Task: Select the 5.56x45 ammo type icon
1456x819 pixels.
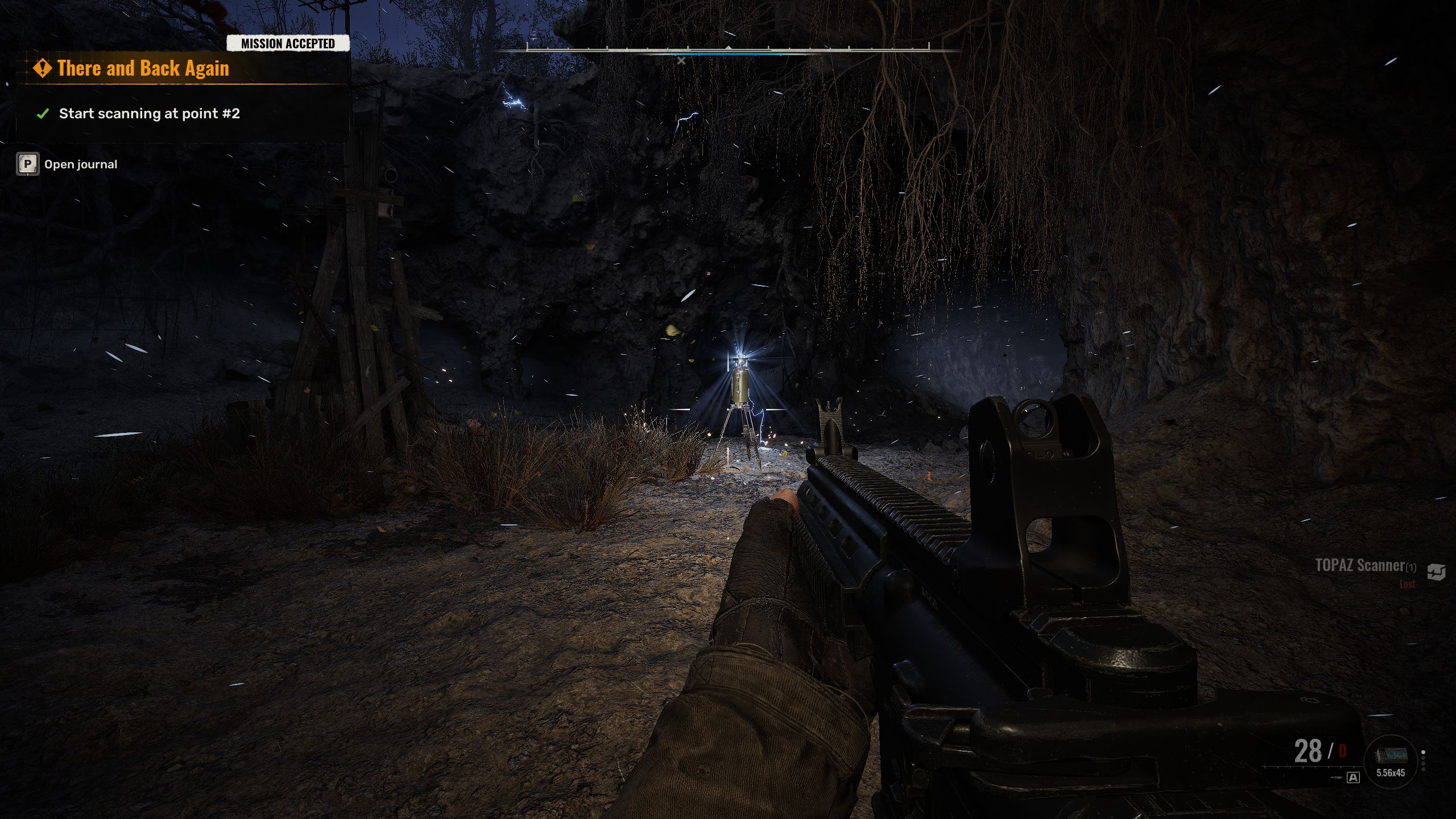Action: coord(1391,756)
